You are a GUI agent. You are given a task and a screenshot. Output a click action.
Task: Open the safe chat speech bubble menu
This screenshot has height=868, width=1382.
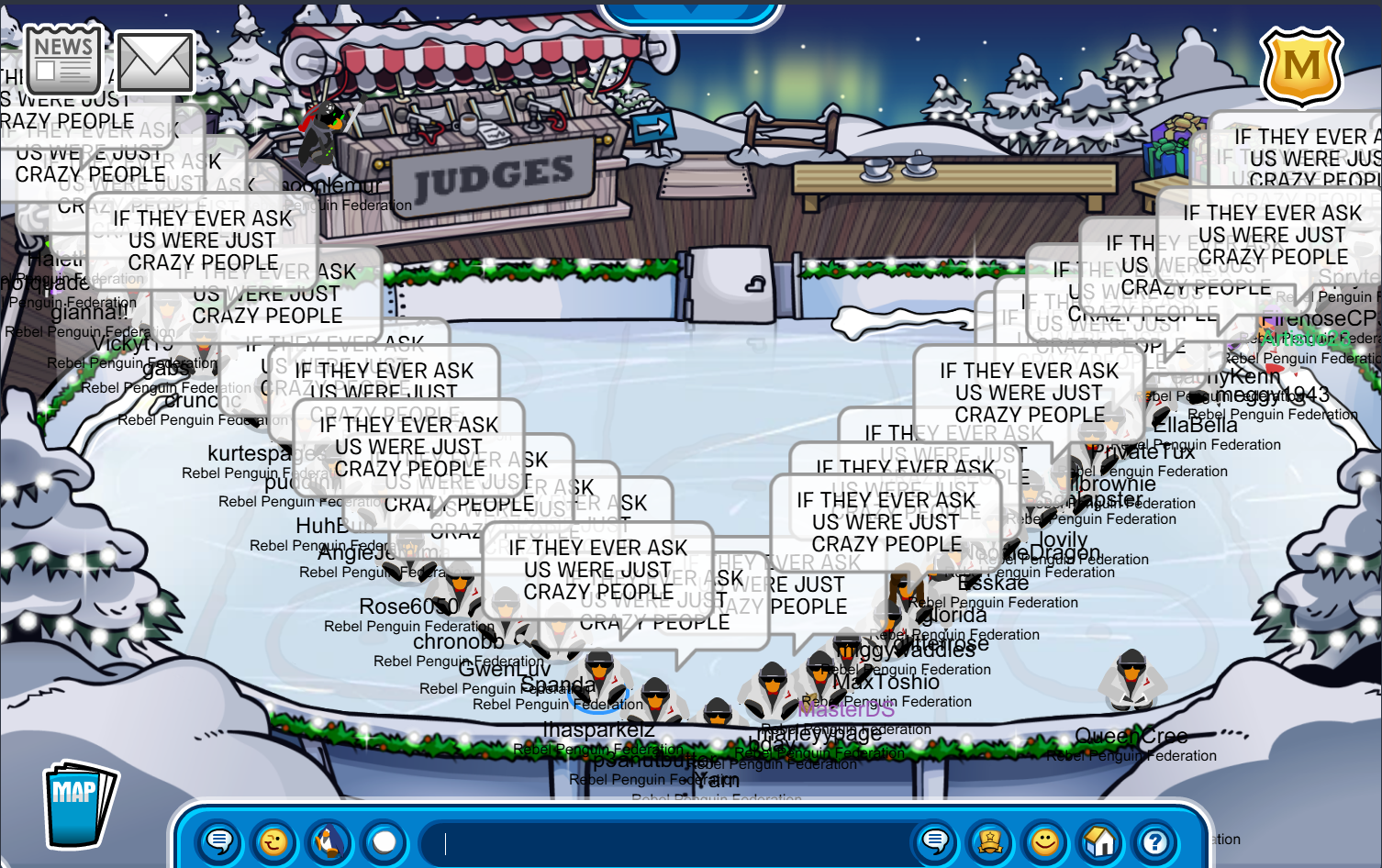tap(219, 841)
